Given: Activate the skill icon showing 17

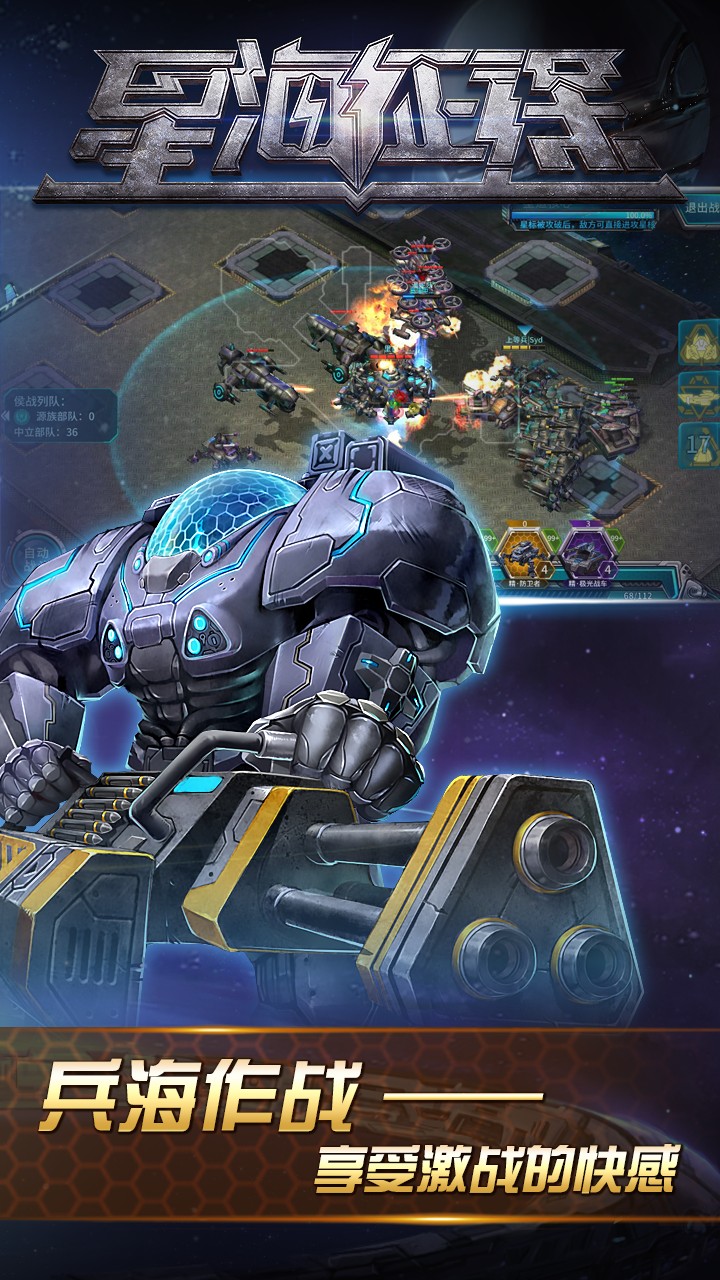Looking at the screenshot, I should coord(700,443).
